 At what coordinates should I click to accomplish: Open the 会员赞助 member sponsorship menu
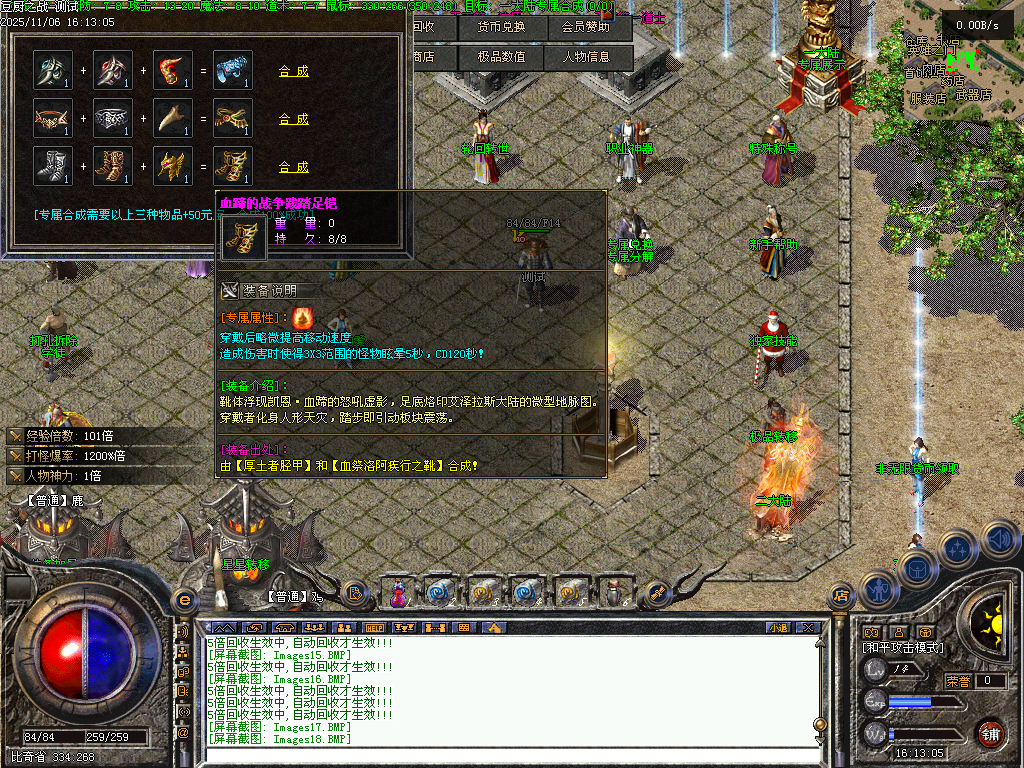(587, 28)
